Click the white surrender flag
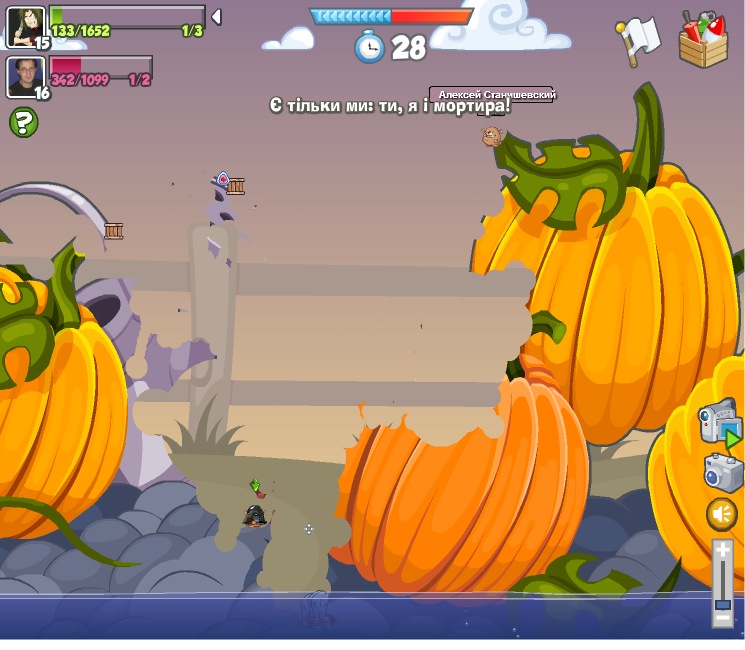The height and width of the screenshot is (650, 745). tap(638, 40)
